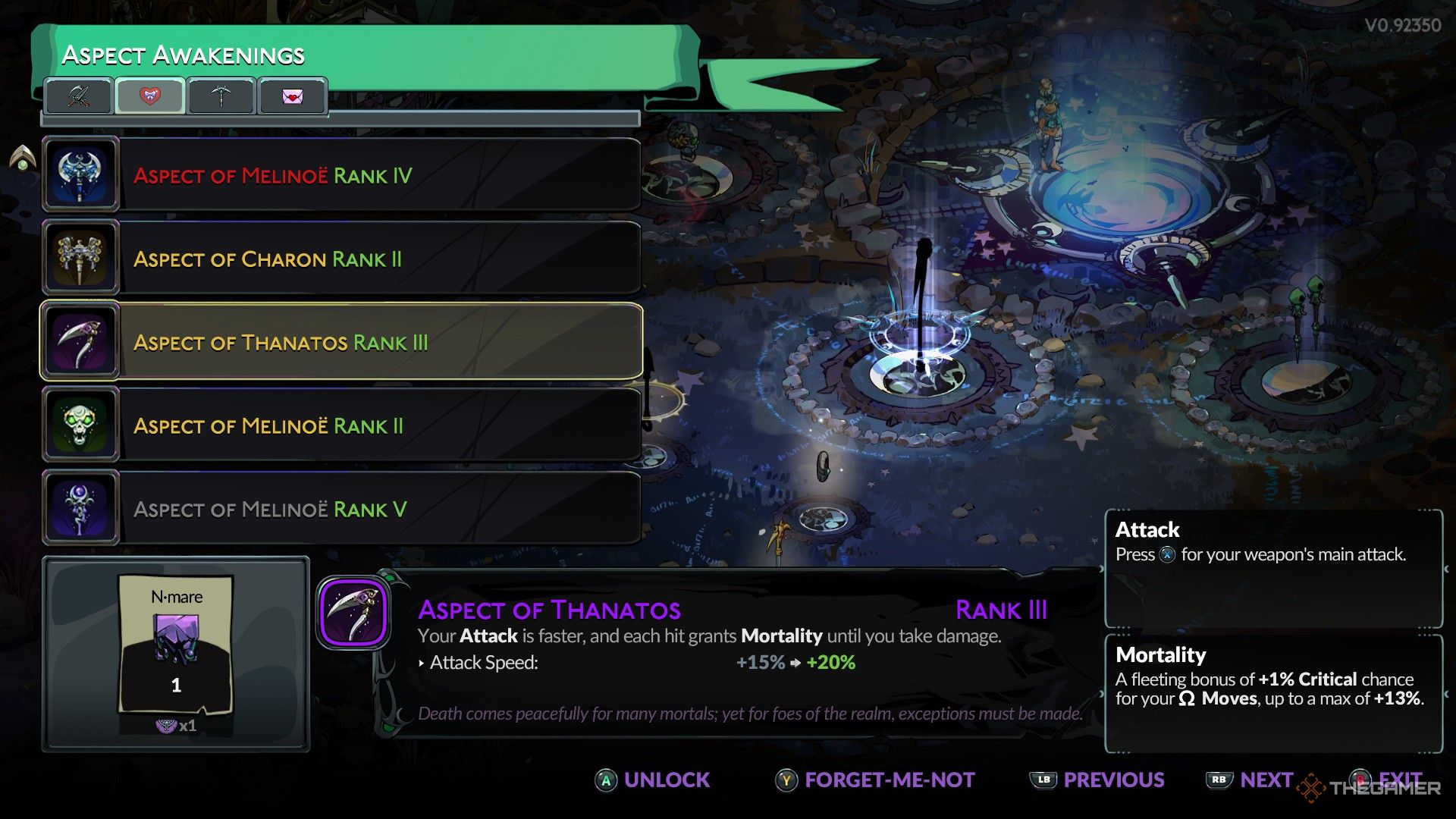Viewport: 1456px width, 819px height.
Task: Advance with the Next button
Action: (x=1250, y=780)
